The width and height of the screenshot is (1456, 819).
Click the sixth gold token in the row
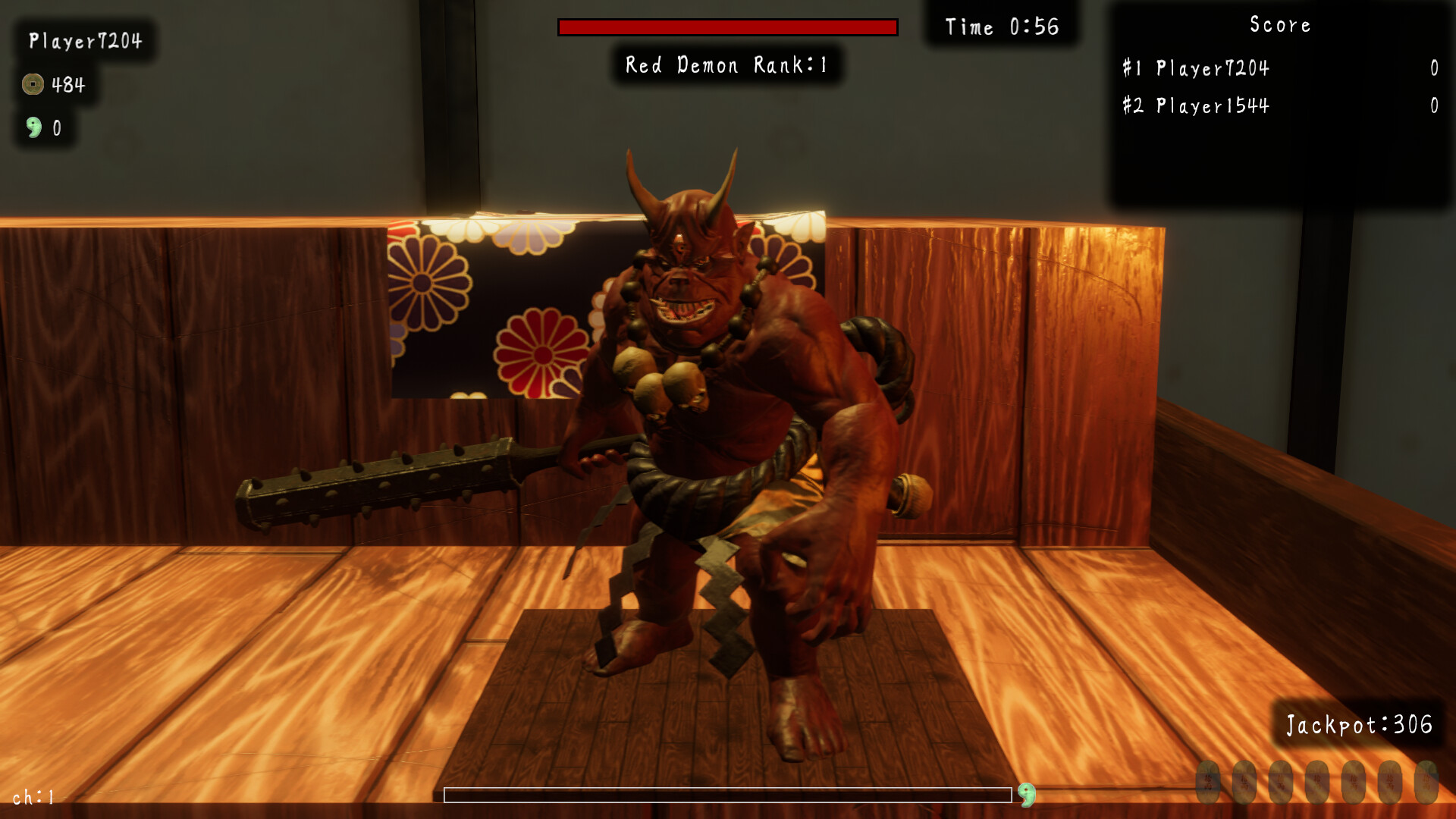pos(1391,783)
